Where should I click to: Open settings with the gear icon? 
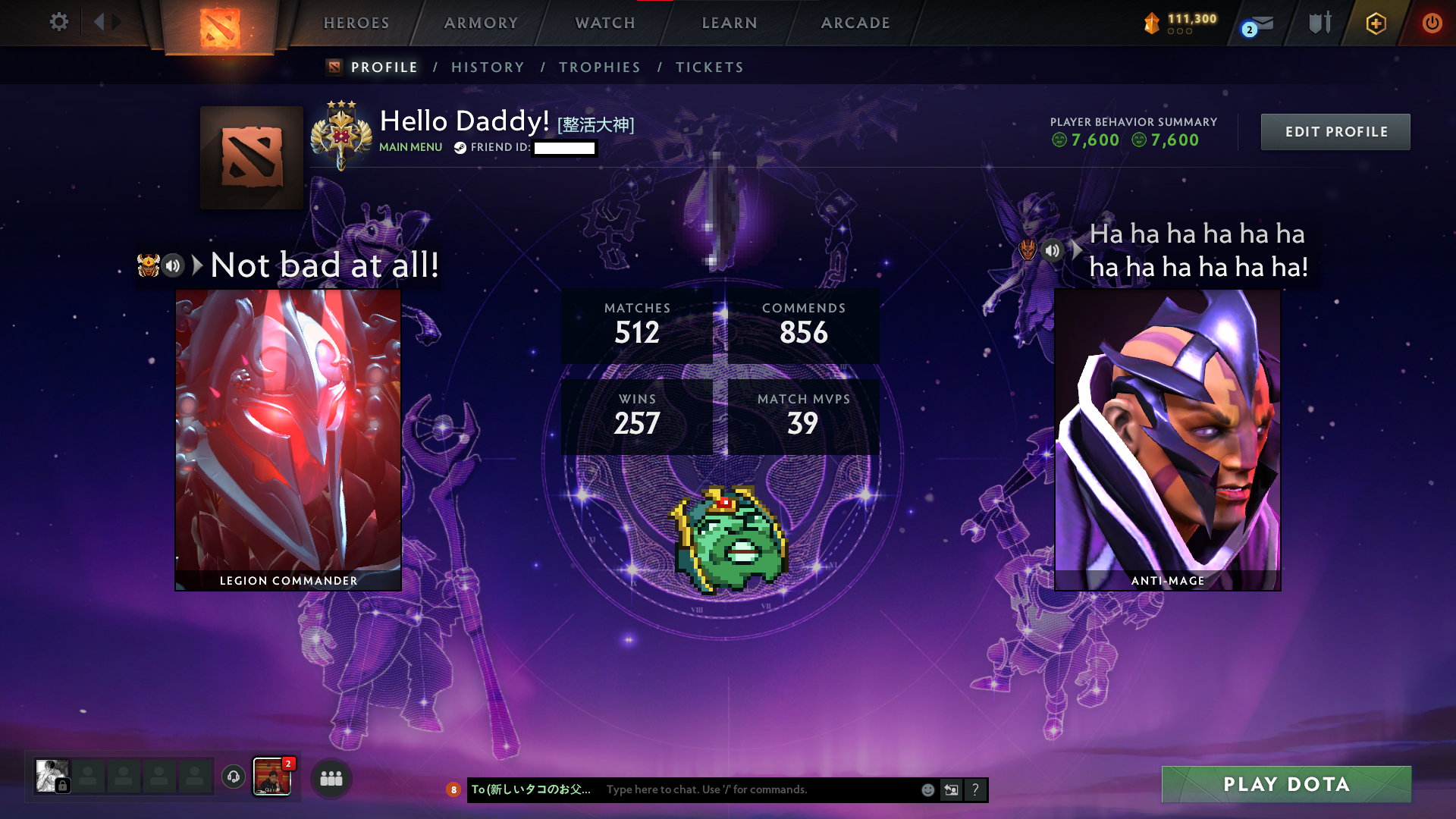pos(59,22)
